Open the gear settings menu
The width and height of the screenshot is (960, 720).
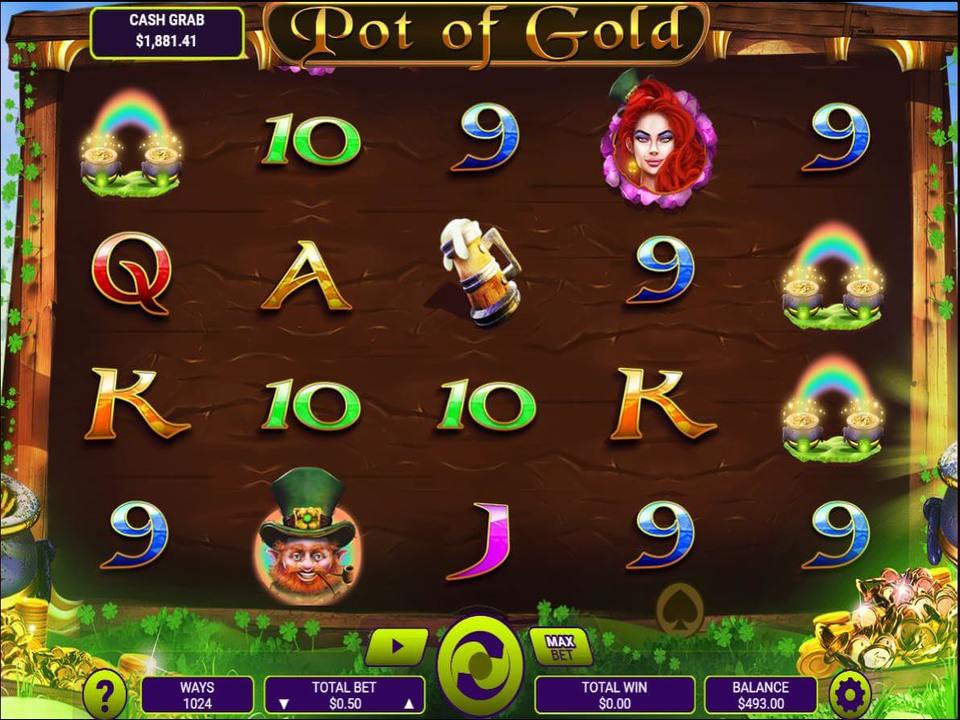850,692
